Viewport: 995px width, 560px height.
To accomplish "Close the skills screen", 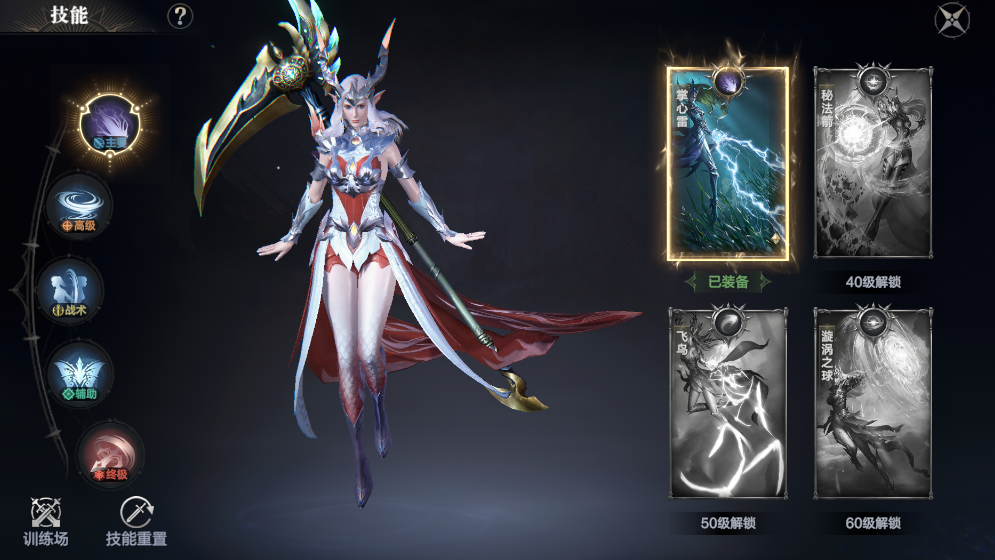I will pyautogui.click(x=951, y=20).
